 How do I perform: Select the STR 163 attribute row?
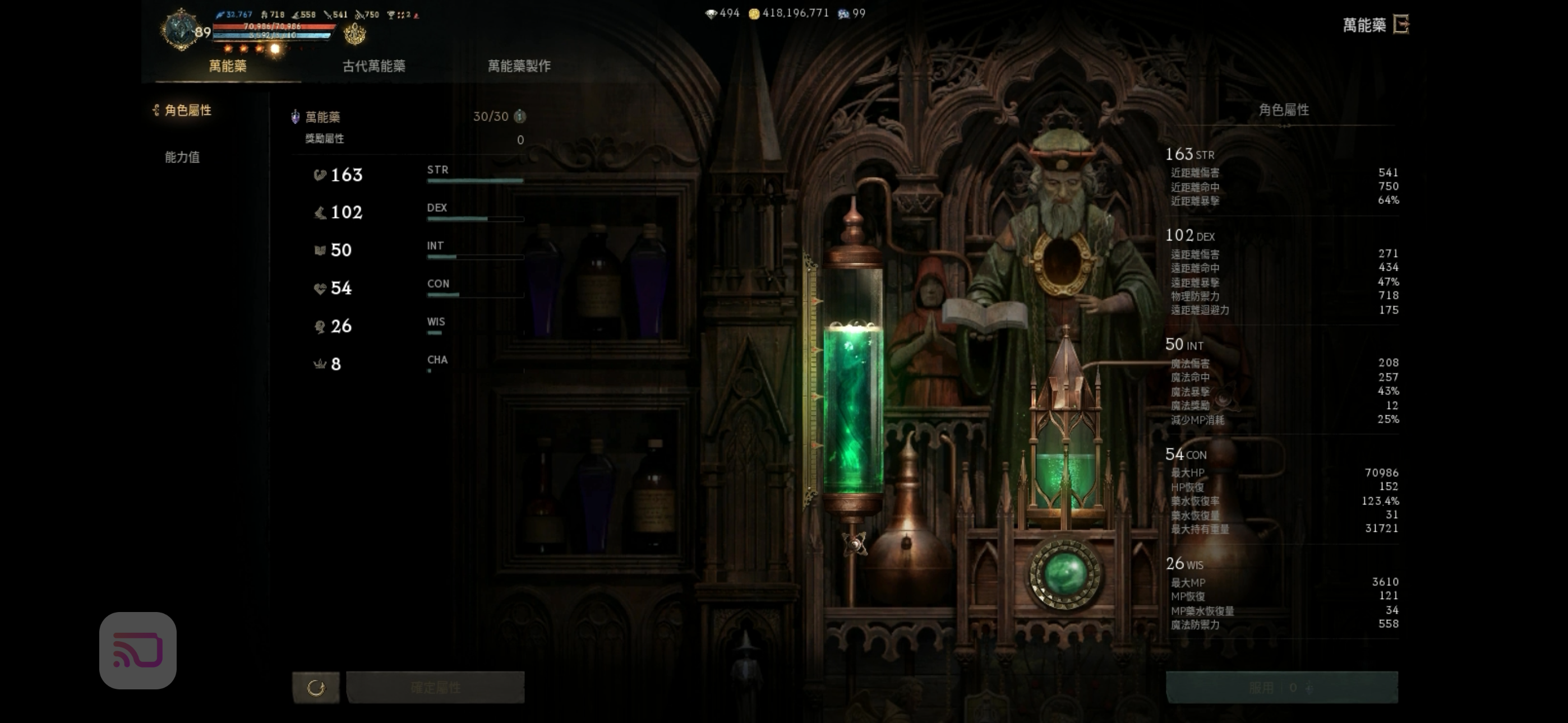click(417, 175)
